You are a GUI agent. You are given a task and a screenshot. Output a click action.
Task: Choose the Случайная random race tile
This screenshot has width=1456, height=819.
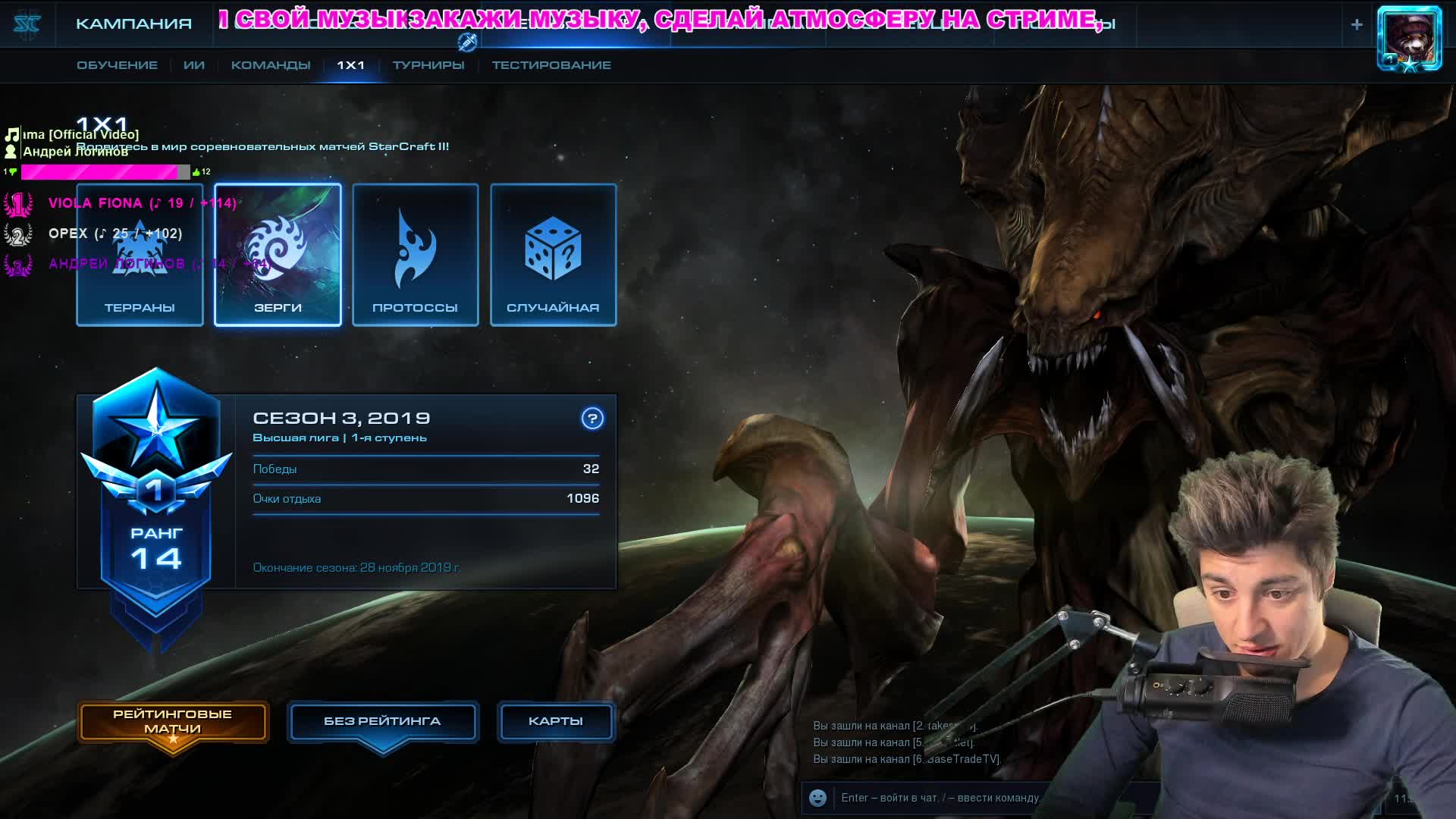(553, 255)
